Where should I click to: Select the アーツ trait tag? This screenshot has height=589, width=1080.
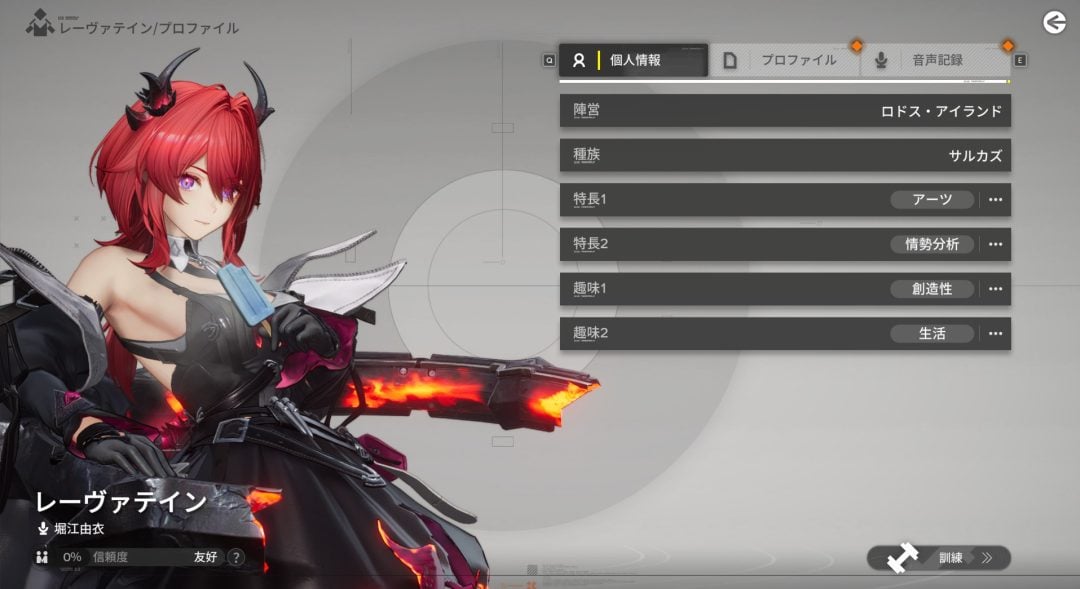[x=932, y=199]
